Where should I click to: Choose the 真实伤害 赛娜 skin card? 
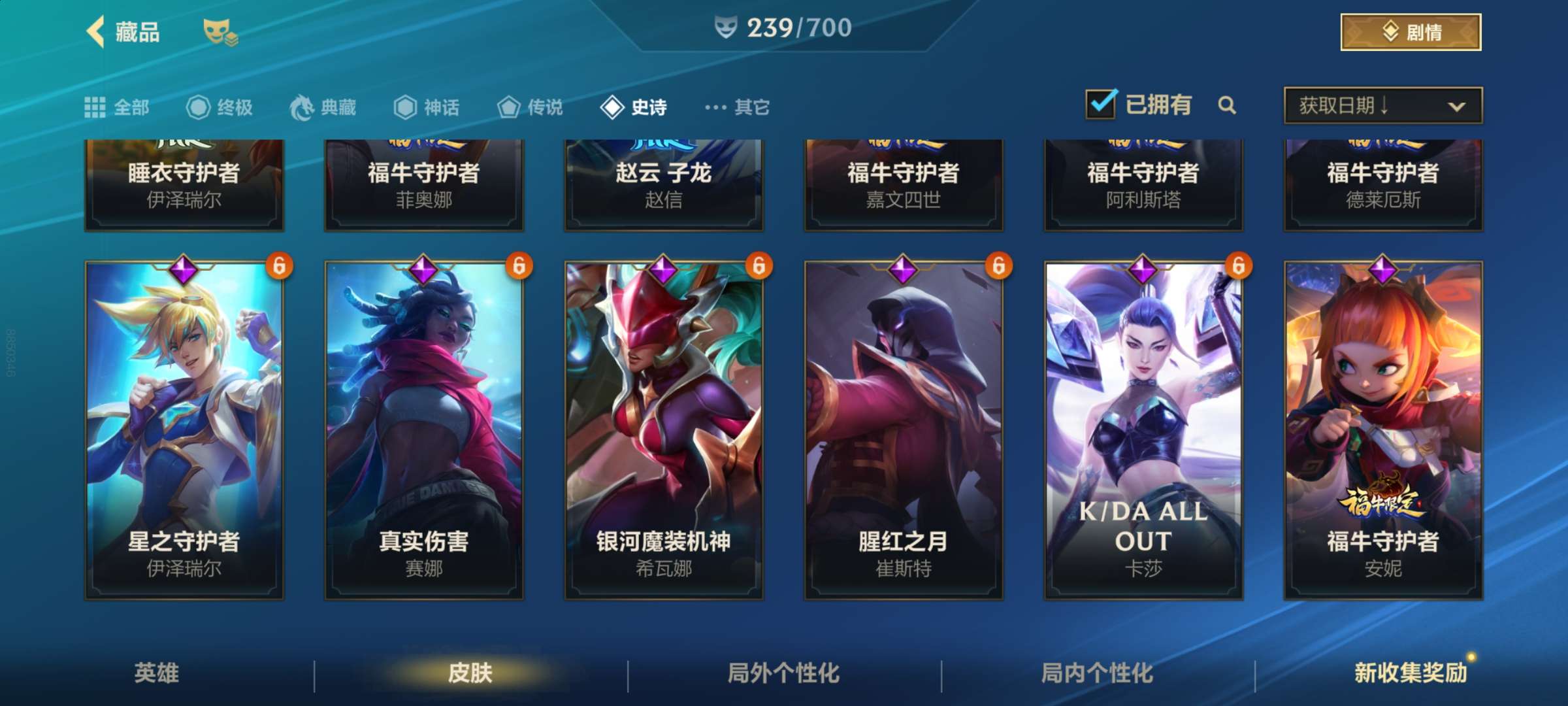(424, 430)
